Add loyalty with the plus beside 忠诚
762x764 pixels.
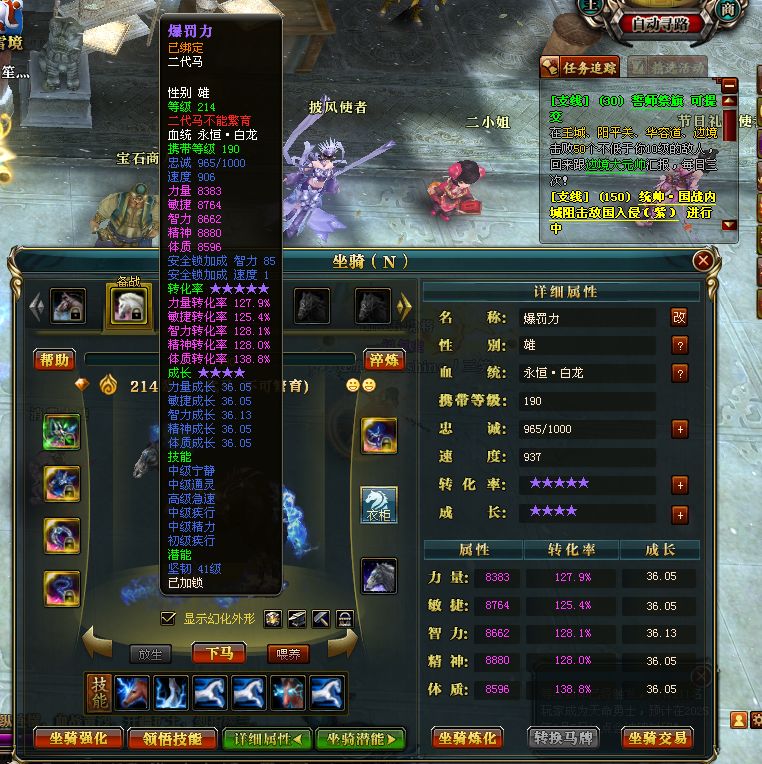click(x=679, y=429)
